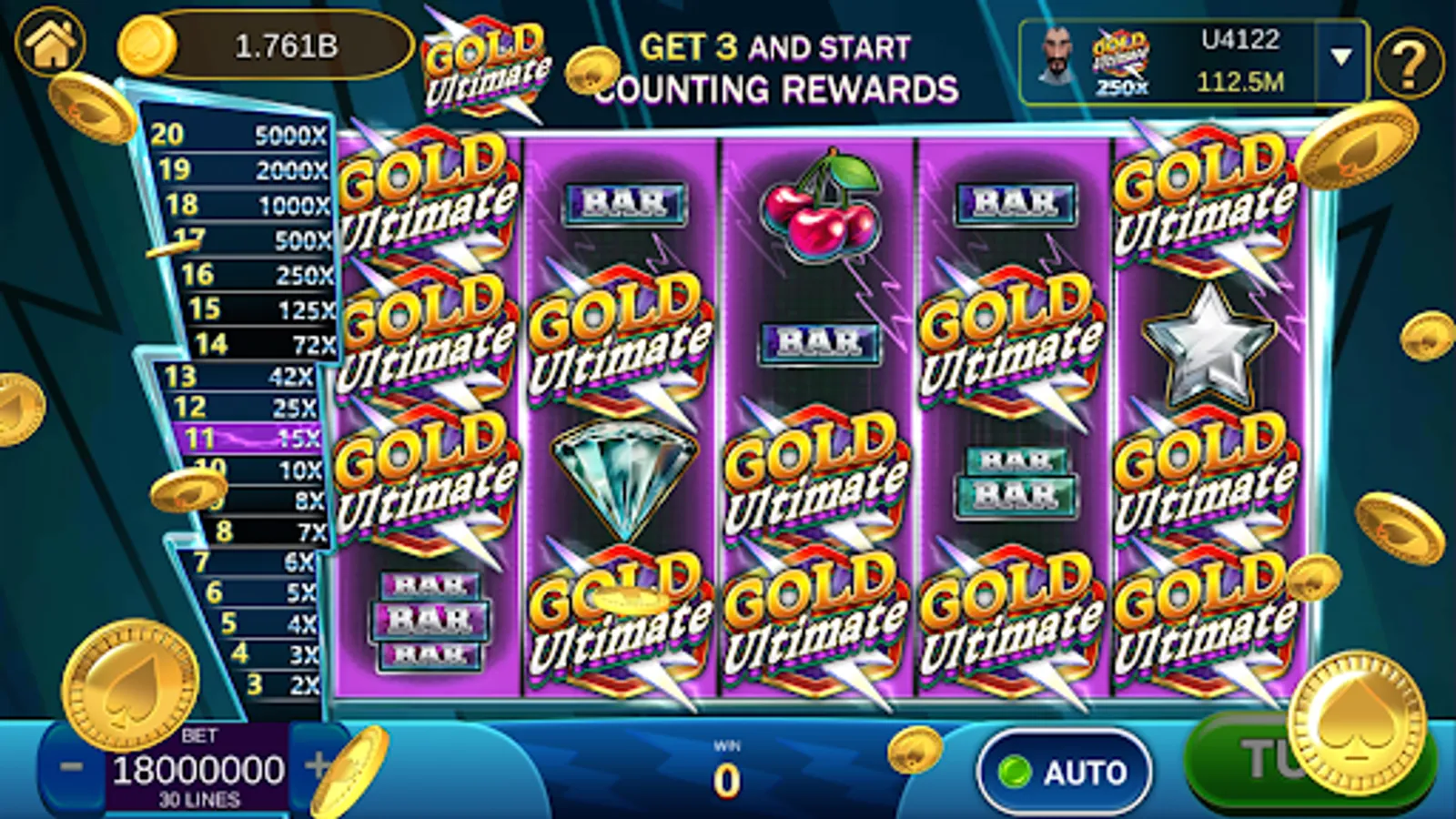Image resolution: width=1456 pixels, height=819 pixels.
Task: Click the single BAR symbol on reel four
Action: click(1016, 205)
